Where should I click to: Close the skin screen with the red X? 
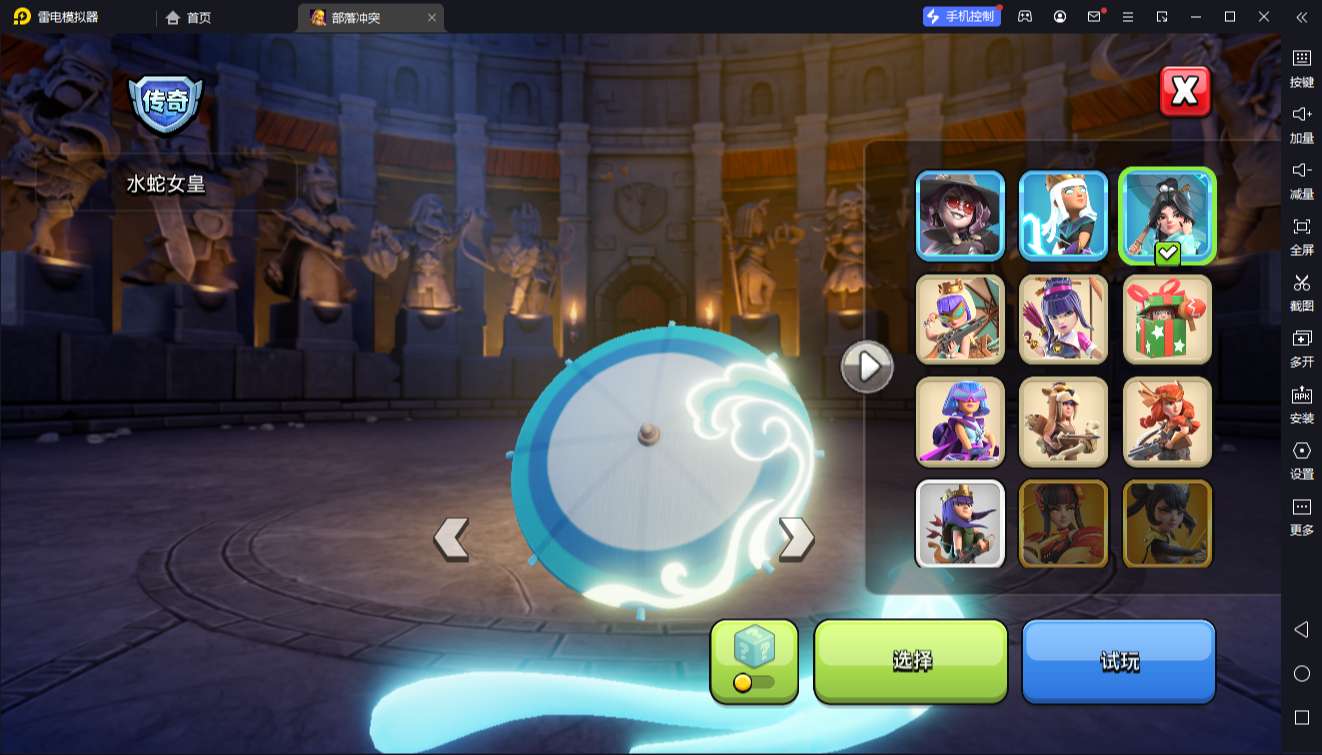tap(1185, 92)
